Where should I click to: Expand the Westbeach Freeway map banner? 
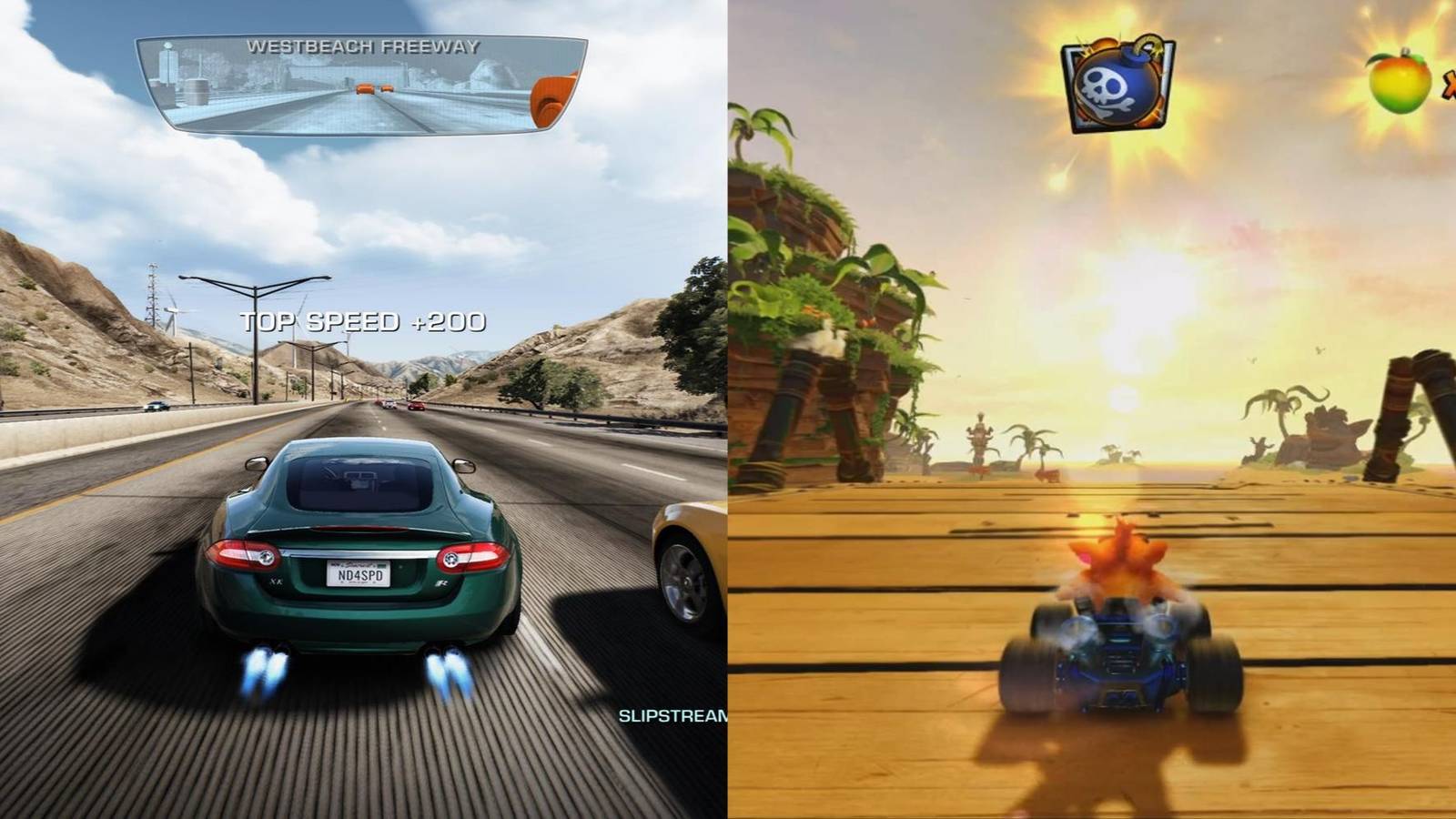pyautogui.click(x=364, y=47)
